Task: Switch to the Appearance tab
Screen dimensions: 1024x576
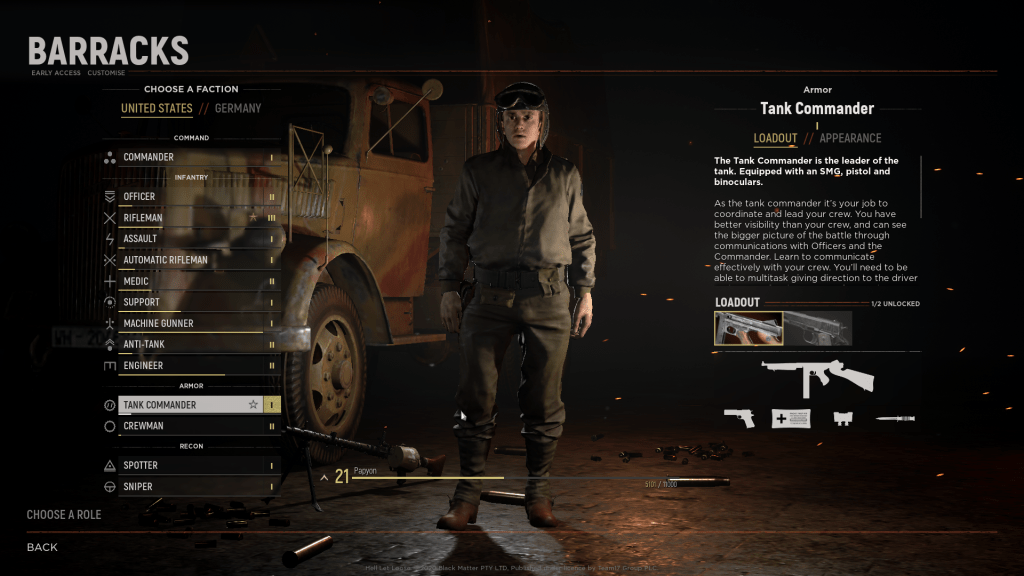Action: click(850, 138)
